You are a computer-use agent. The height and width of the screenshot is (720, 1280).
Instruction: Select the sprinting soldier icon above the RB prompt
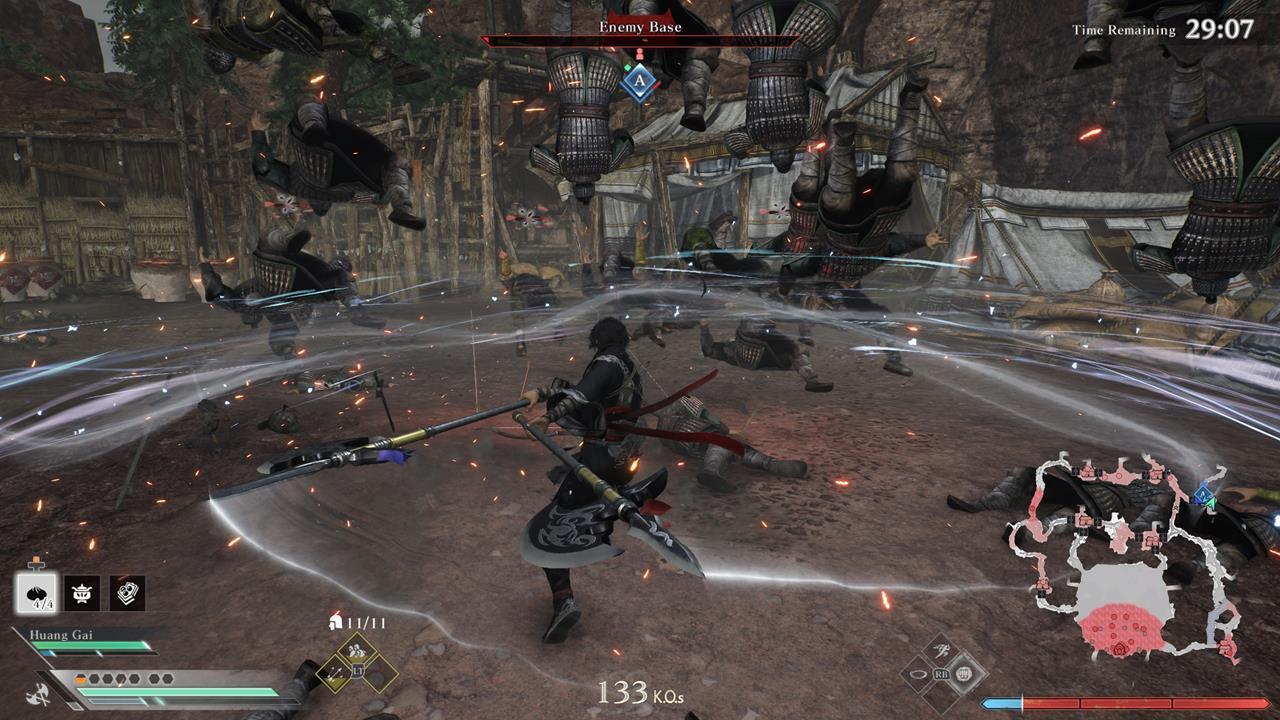pos(942,651)
